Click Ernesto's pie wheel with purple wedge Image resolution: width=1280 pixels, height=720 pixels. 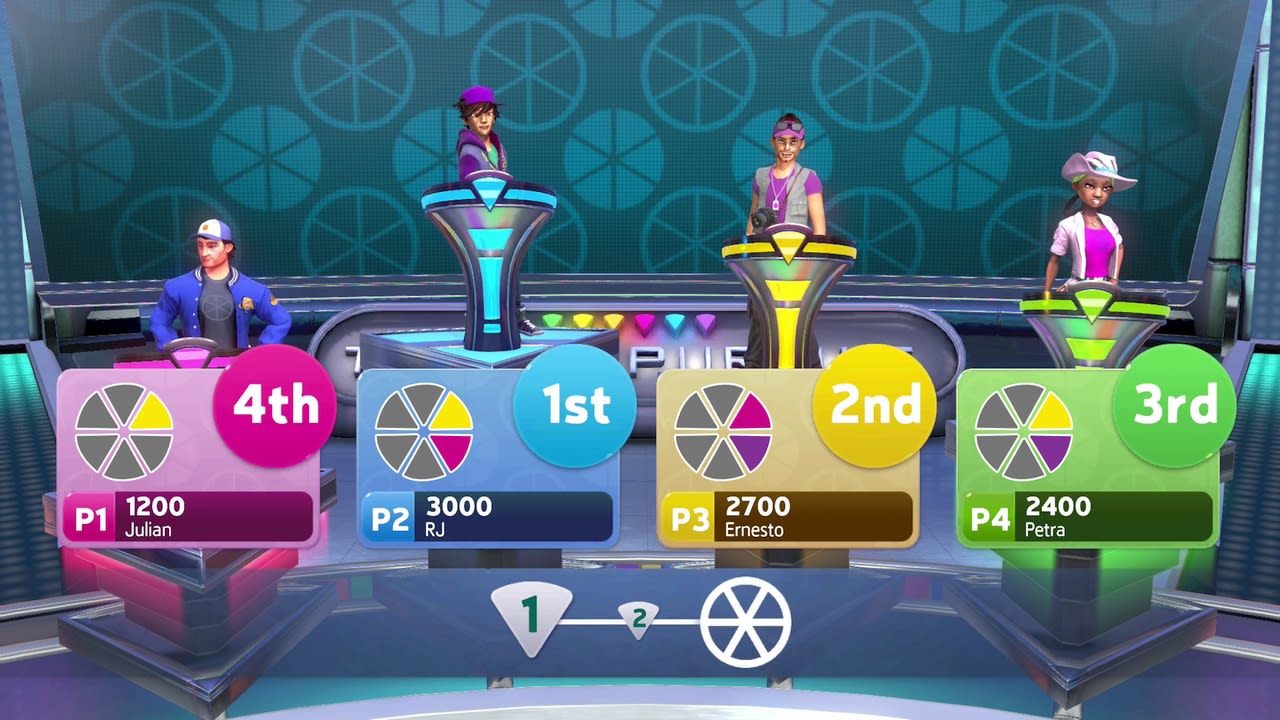point(725,432)
